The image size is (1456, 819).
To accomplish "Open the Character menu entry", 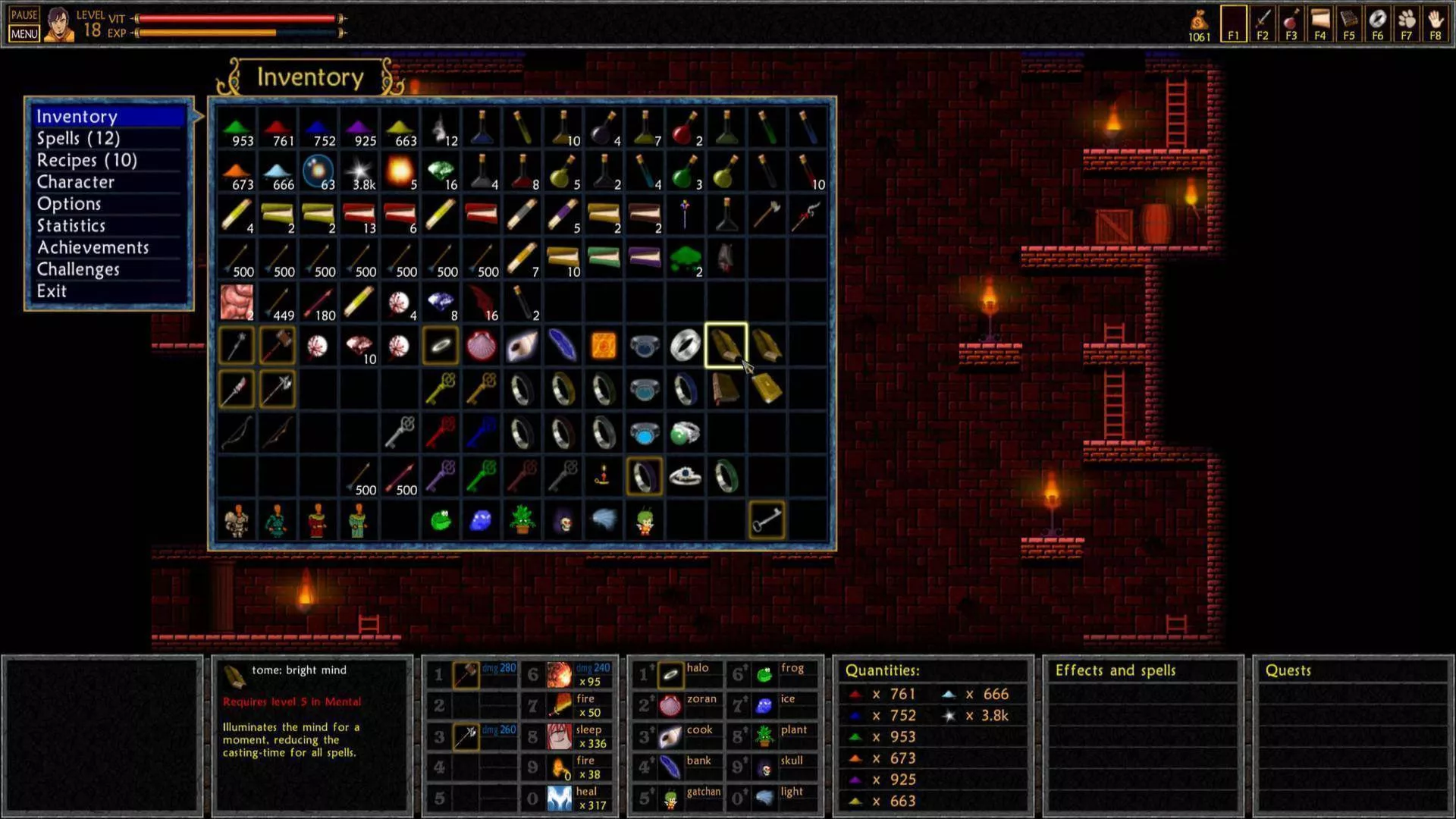I will pos(76,182).
